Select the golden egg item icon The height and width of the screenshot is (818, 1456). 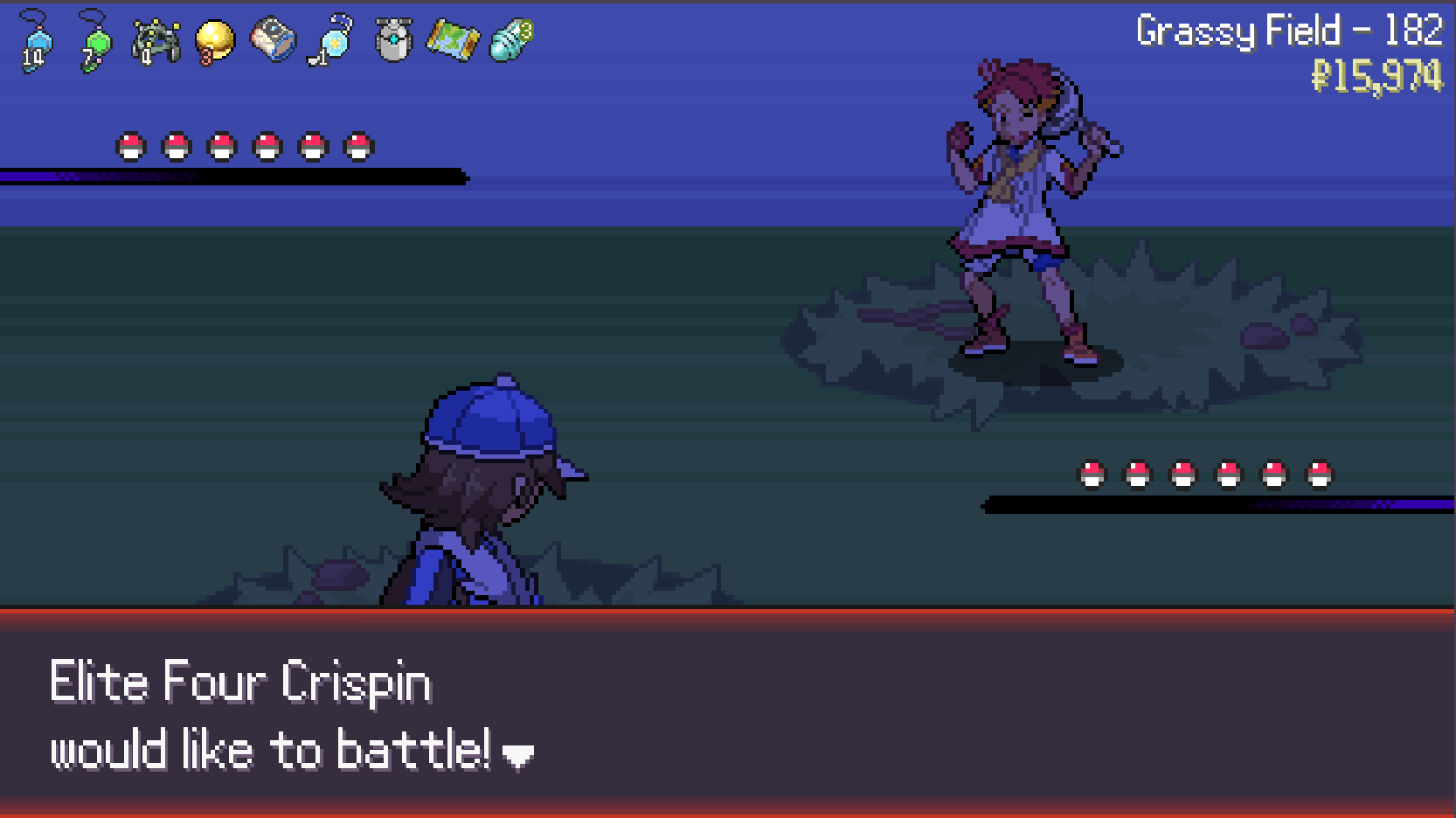coord(214,41)
